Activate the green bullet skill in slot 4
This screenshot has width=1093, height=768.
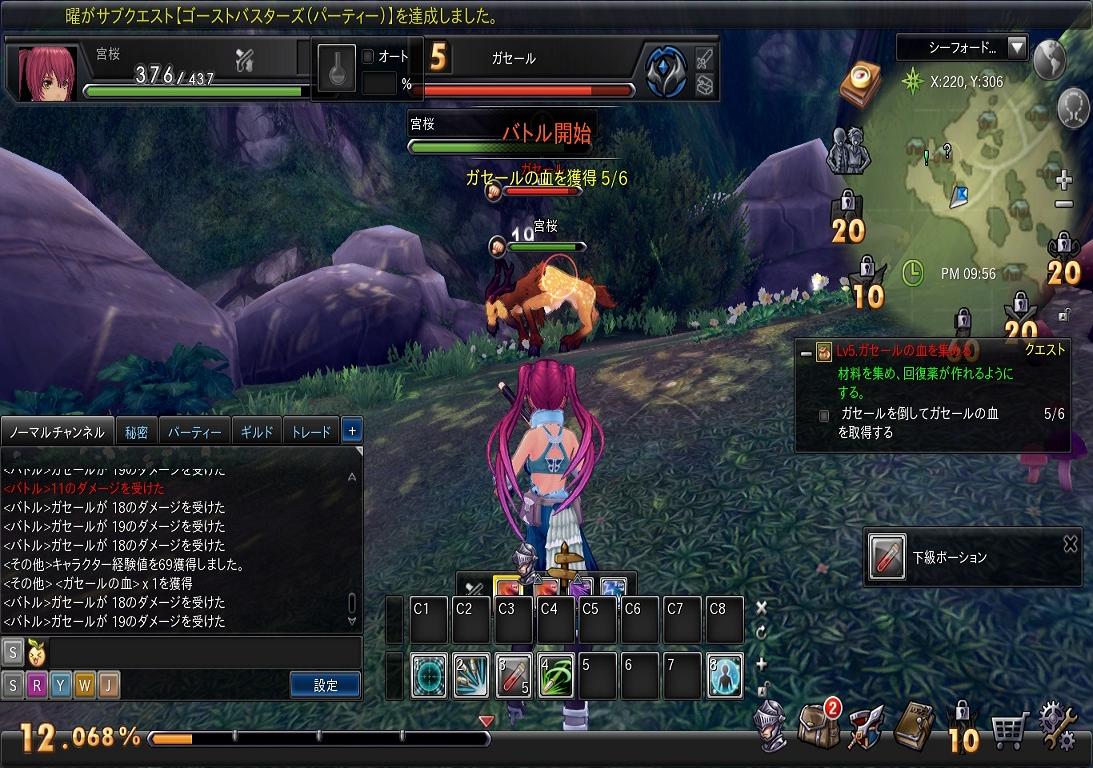pos(556,676)
